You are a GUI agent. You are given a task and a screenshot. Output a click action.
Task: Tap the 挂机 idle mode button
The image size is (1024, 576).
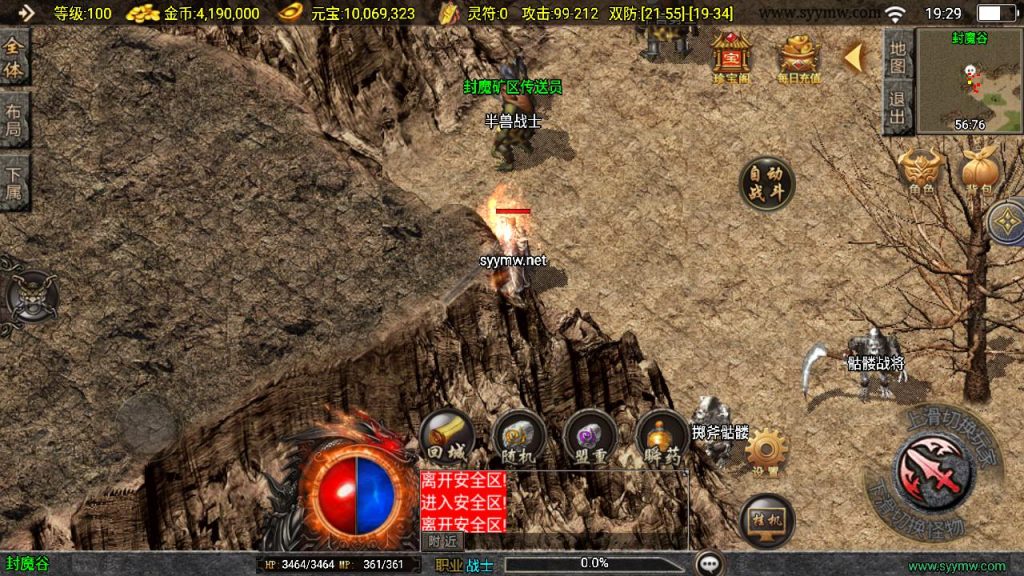tap(767, 521)
